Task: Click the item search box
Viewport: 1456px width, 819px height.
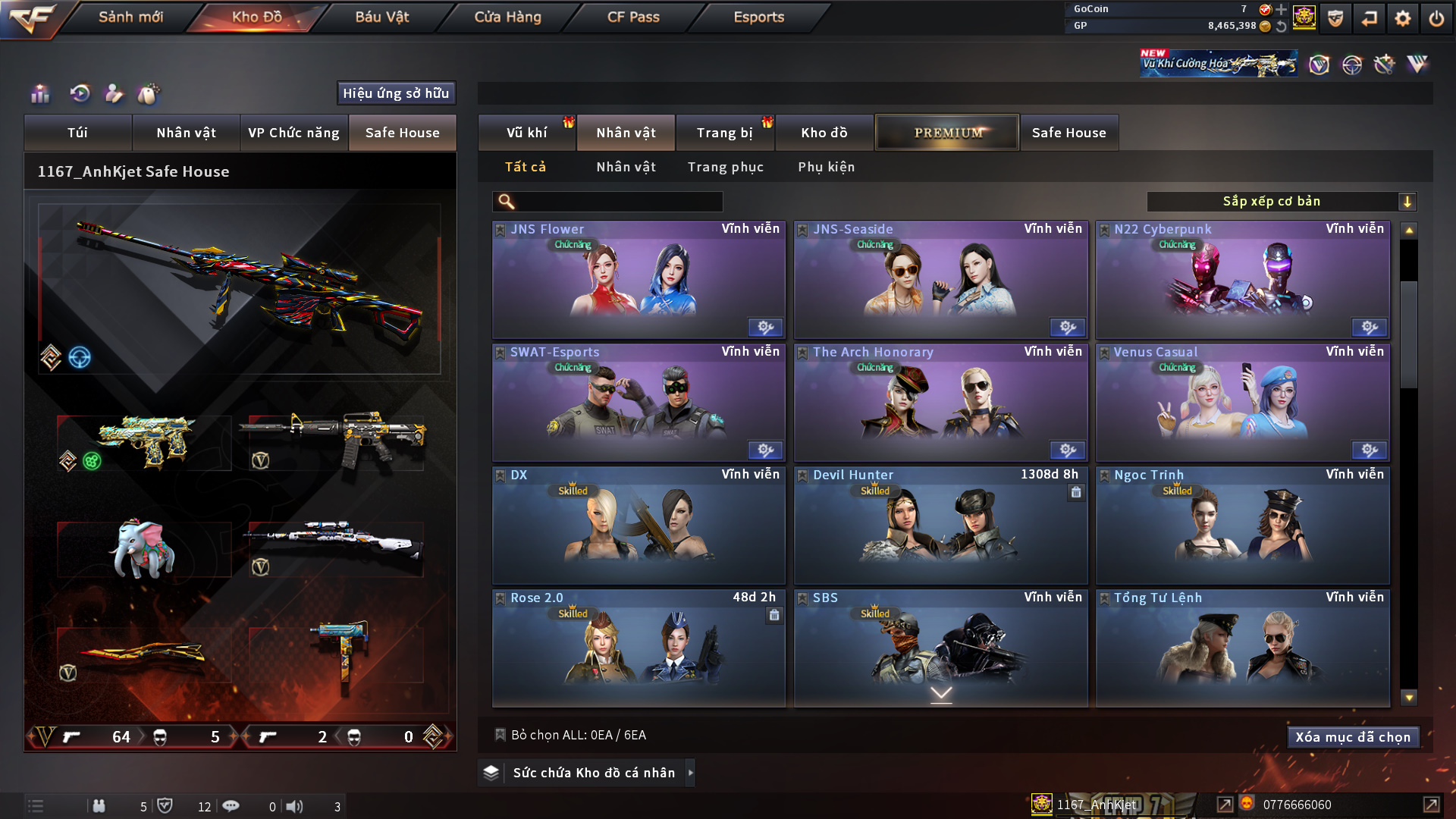Action: pyautogui.click(x=618, y=202)
